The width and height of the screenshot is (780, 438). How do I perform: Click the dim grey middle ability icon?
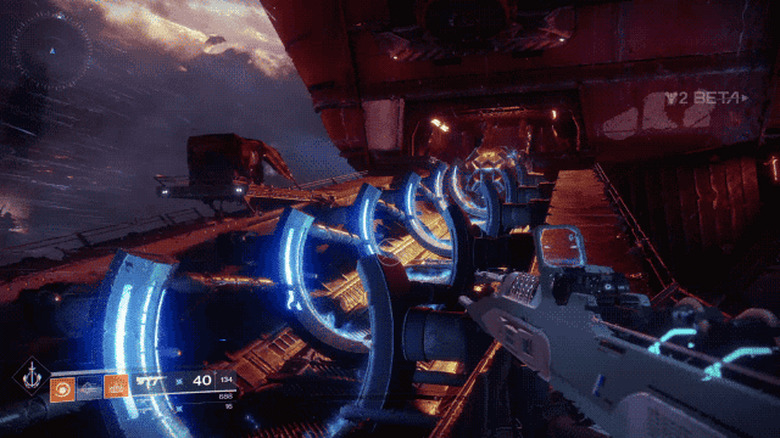89,386
